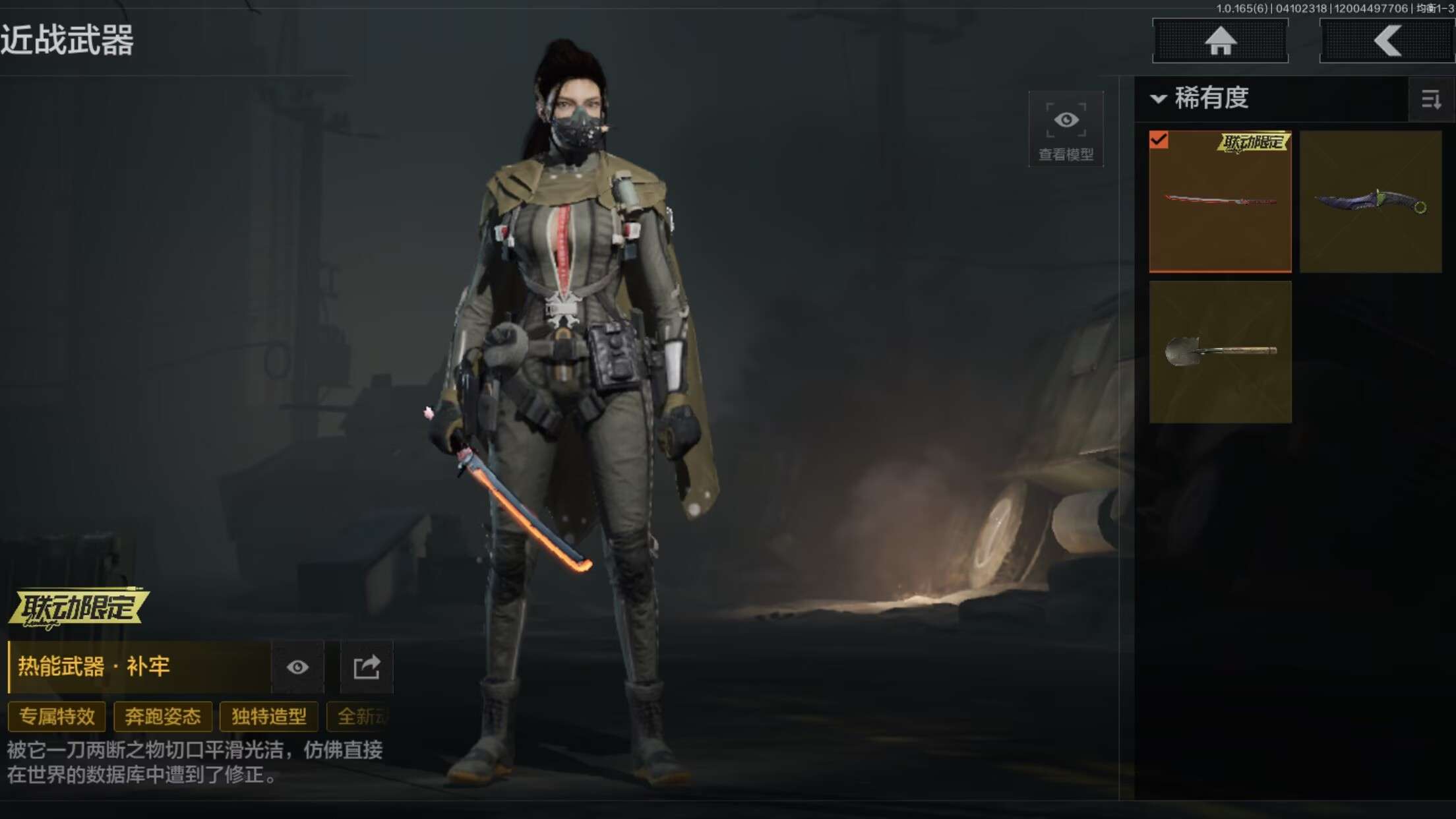Screen dimensions: 1456x819
Task: Pick the shovel melee weapon tile
Action: 1220,352
